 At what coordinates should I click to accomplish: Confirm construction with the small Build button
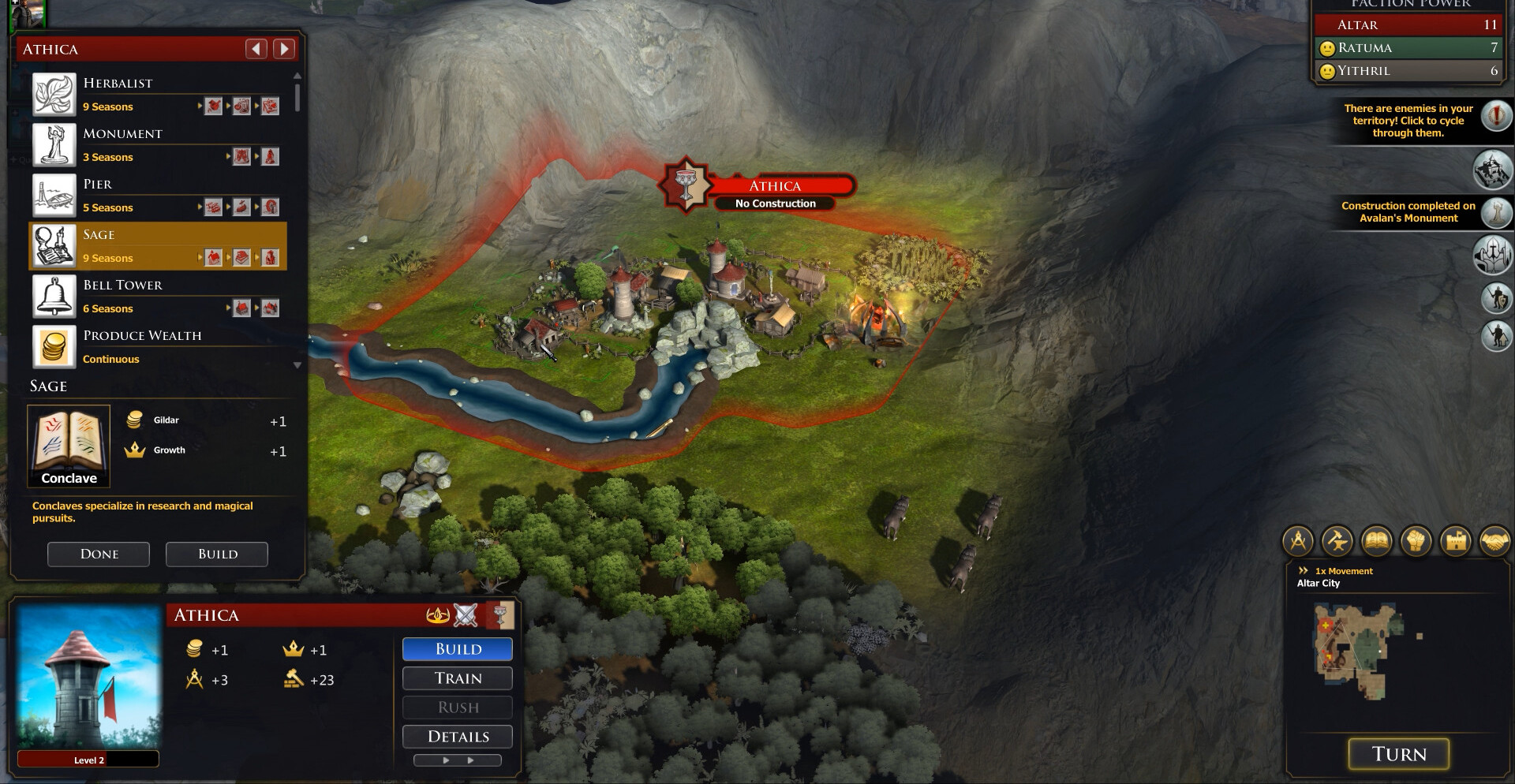pyautogui.click(x=217, y=554)
